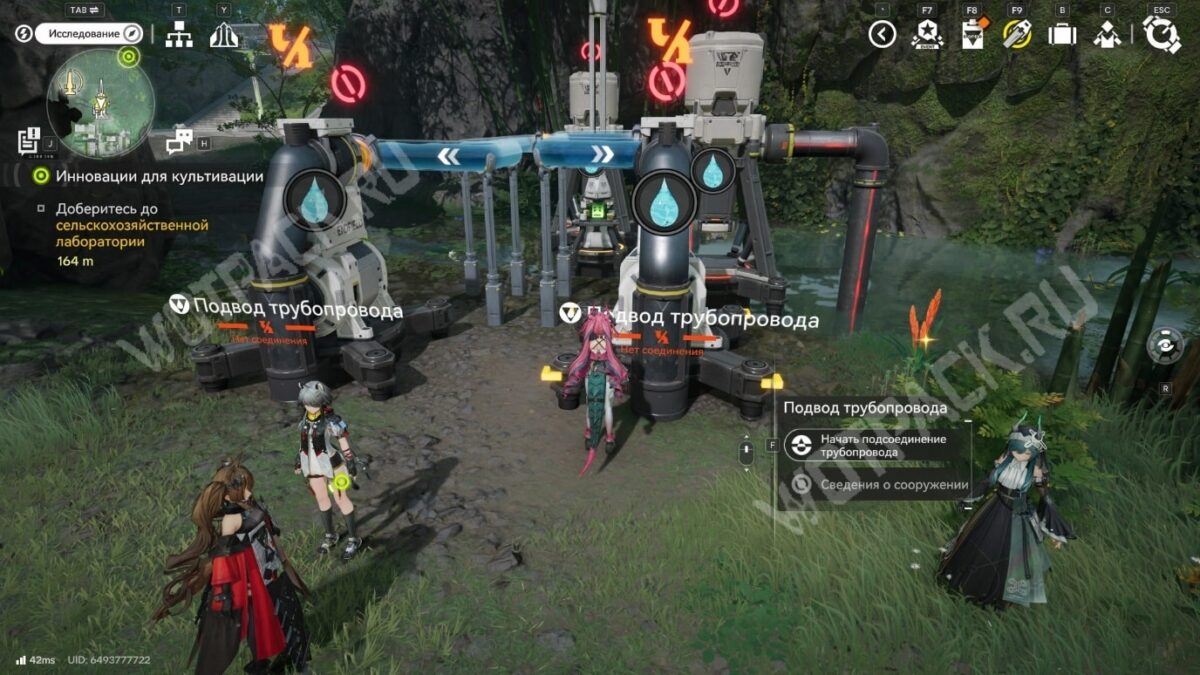This screenshot has width=1200, height=675.
Task: Collapse top bar with the left arrow
Action: [882, 35]
